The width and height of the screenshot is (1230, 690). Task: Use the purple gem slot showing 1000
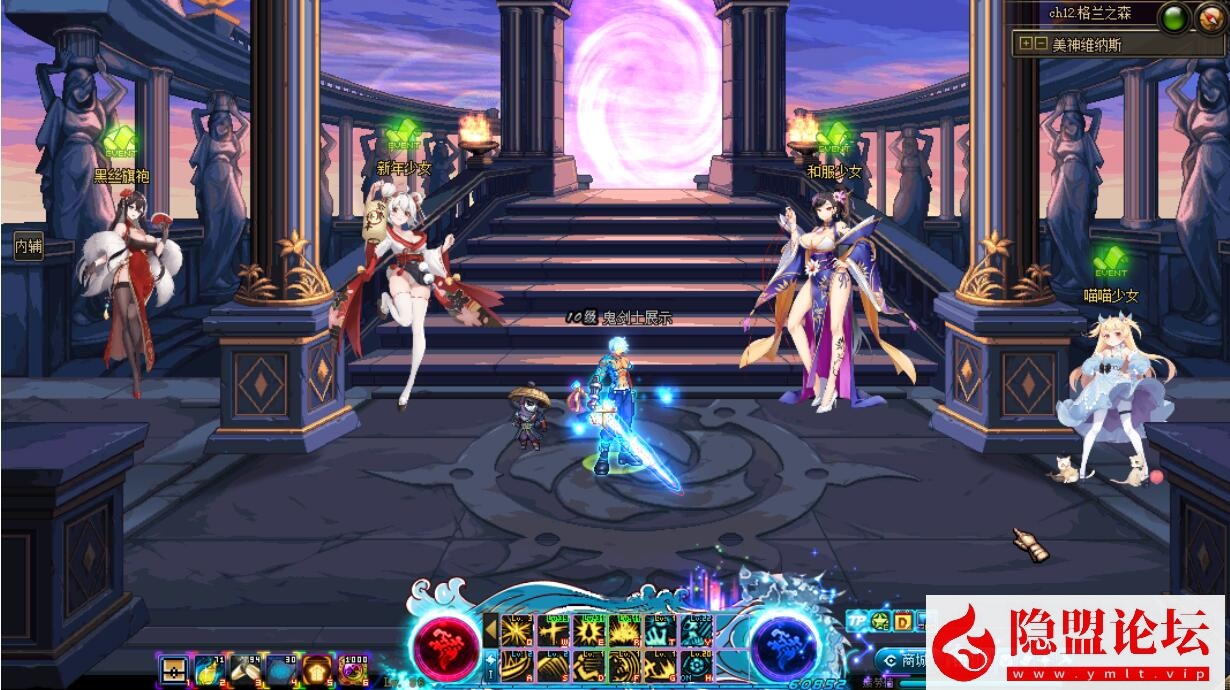click(352, 669)
